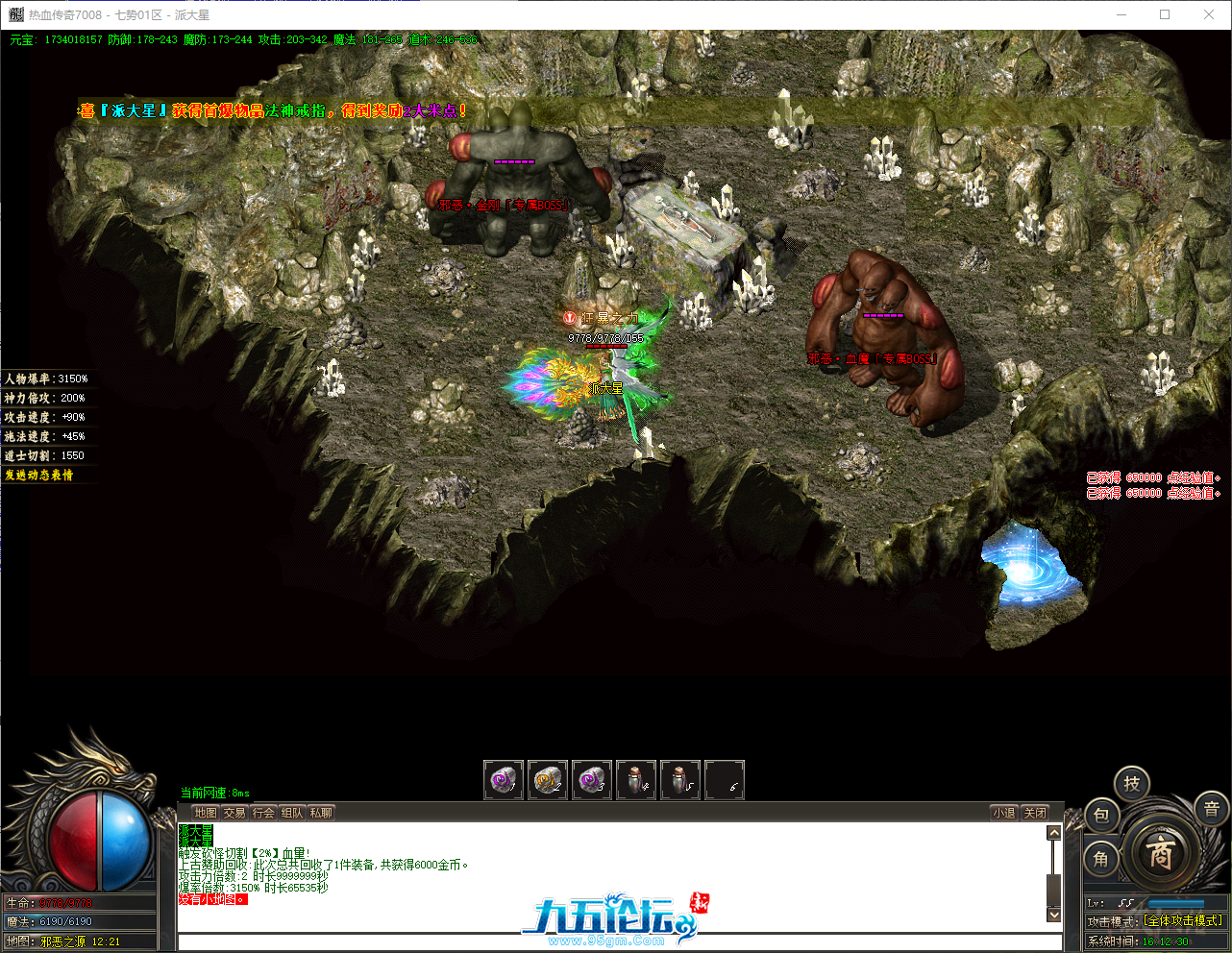Click the empty quick slot 6

point(725,780)
